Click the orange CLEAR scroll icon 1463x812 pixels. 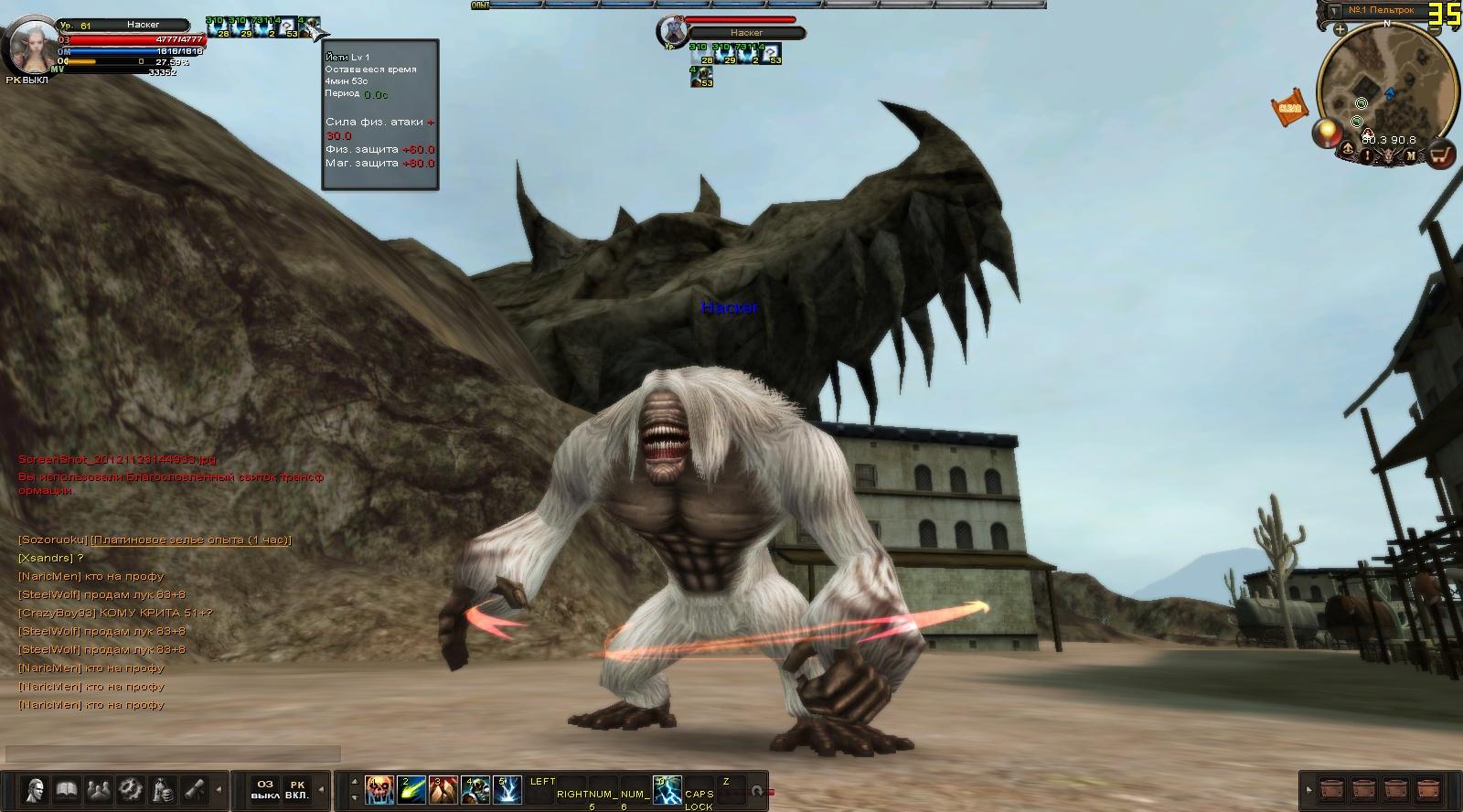pyautogui.click(x=1288, y=107)
